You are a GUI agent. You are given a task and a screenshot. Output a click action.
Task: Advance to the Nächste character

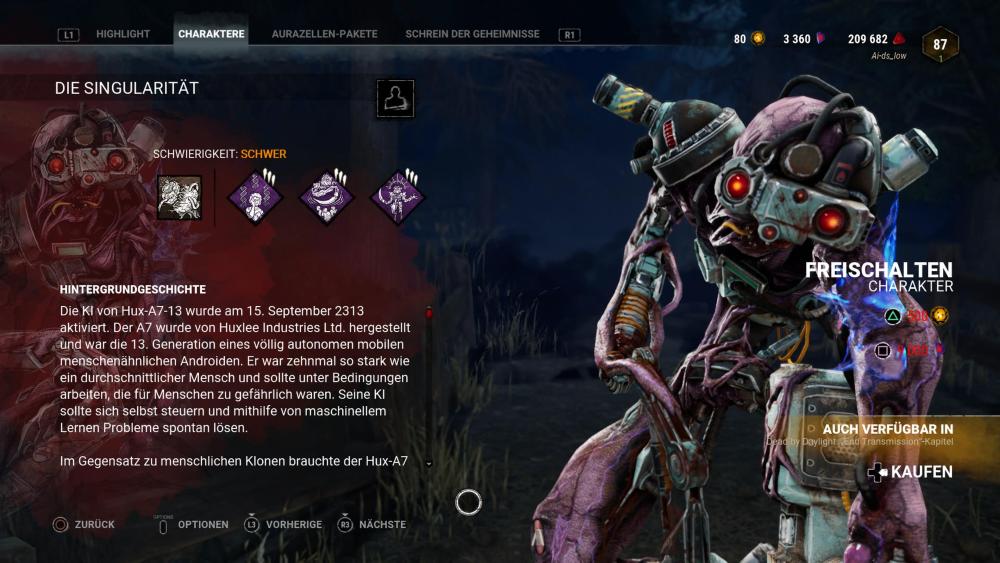[372, 524]
